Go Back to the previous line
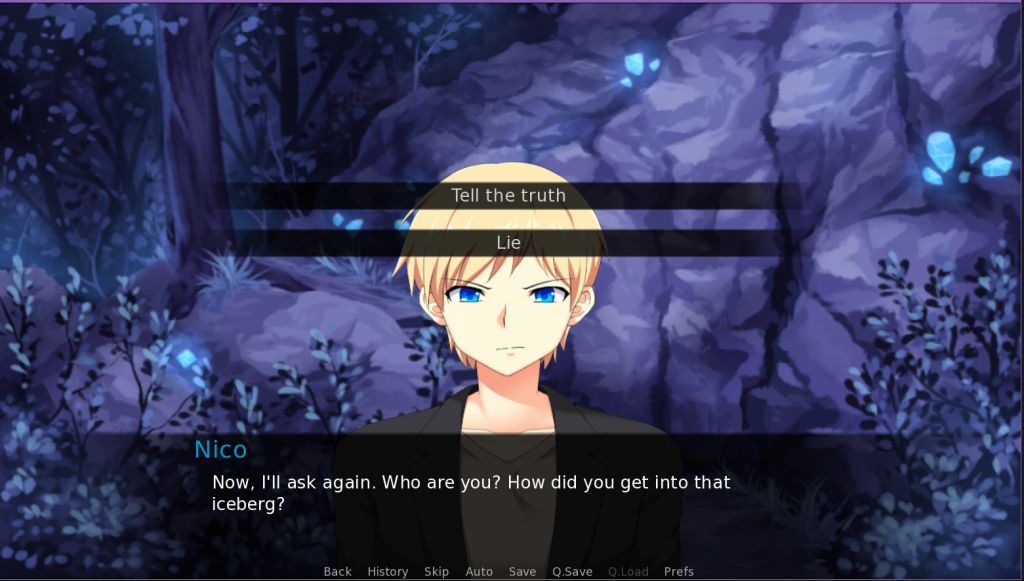The width and height of the screenshot is (1024, 581). 337,572
